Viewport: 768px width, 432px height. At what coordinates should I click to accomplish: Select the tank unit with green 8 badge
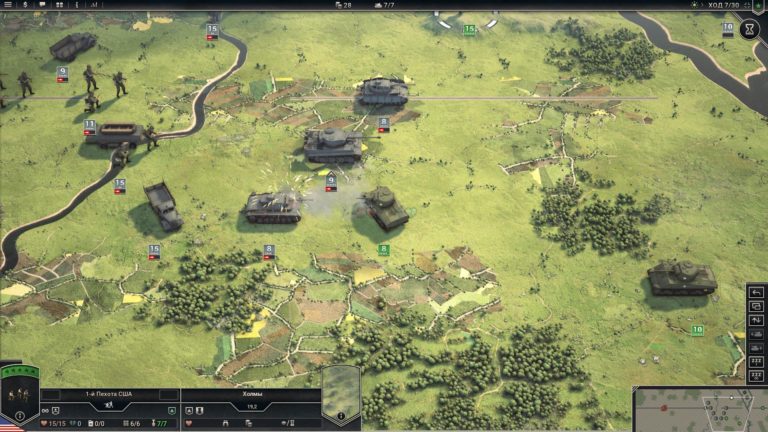pyautogui.click(x=386, y=208)
